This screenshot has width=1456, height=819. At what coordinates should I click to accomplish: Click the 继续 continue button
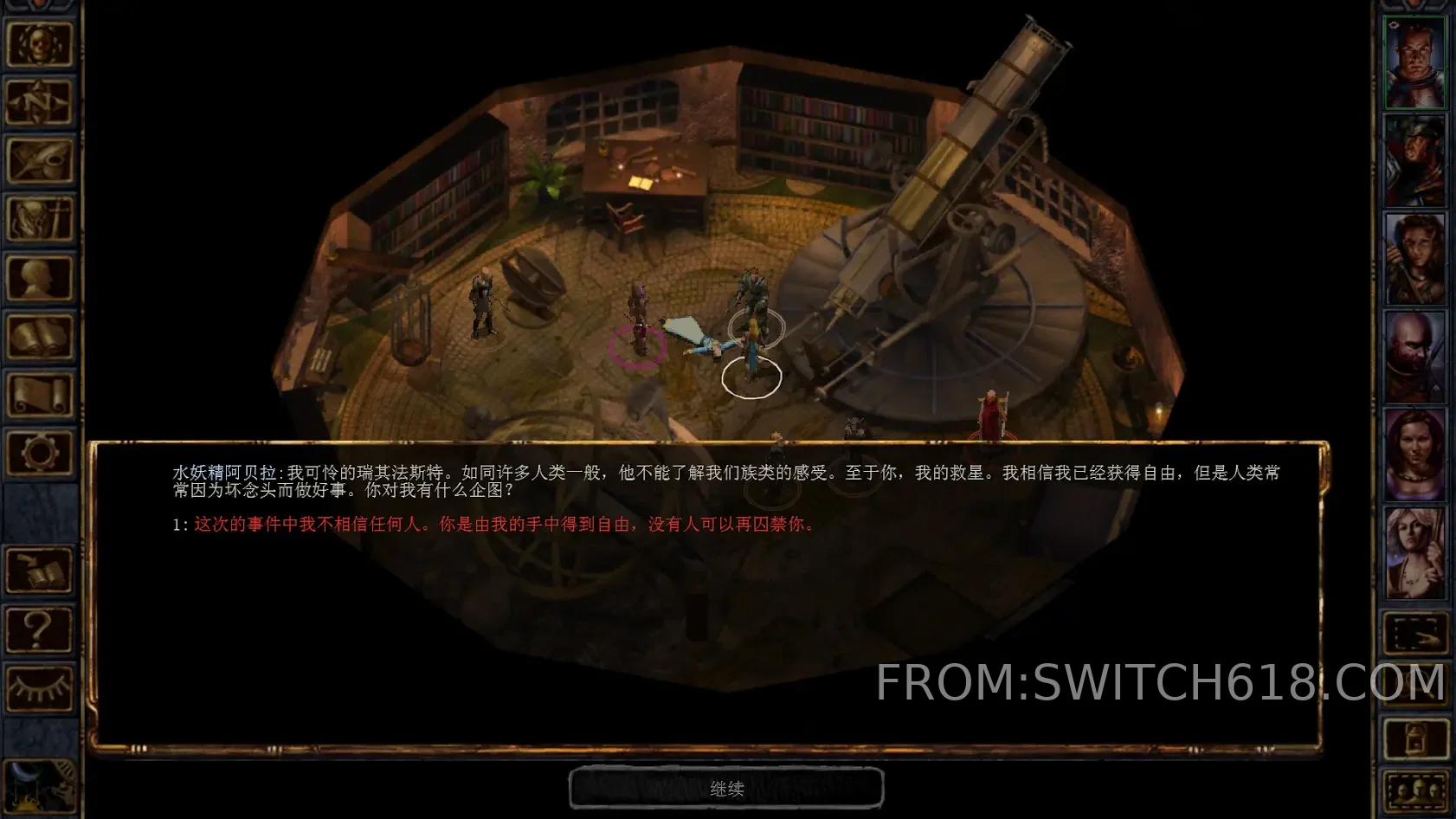click(x=726, y=789)
